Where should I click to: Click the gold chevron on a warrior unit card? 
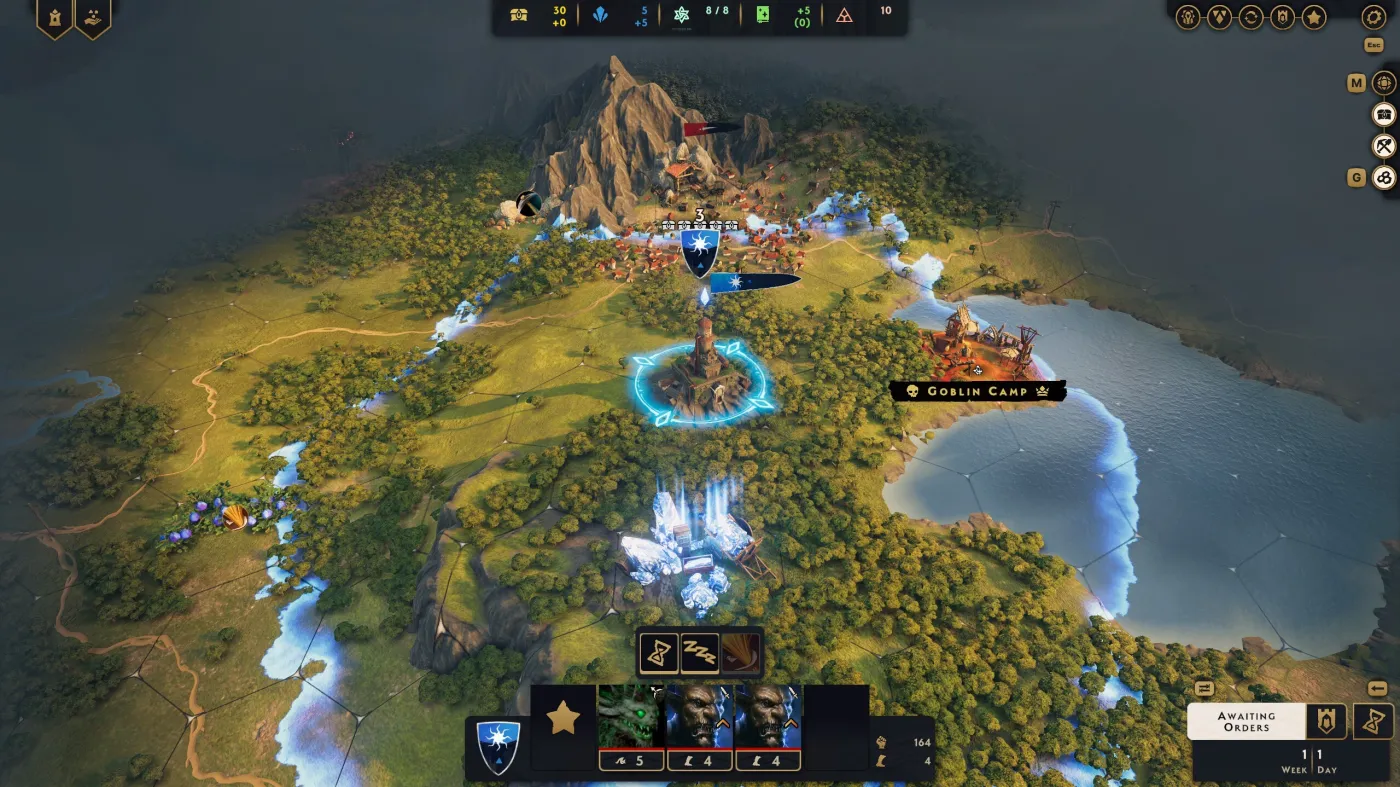(723, 723)
